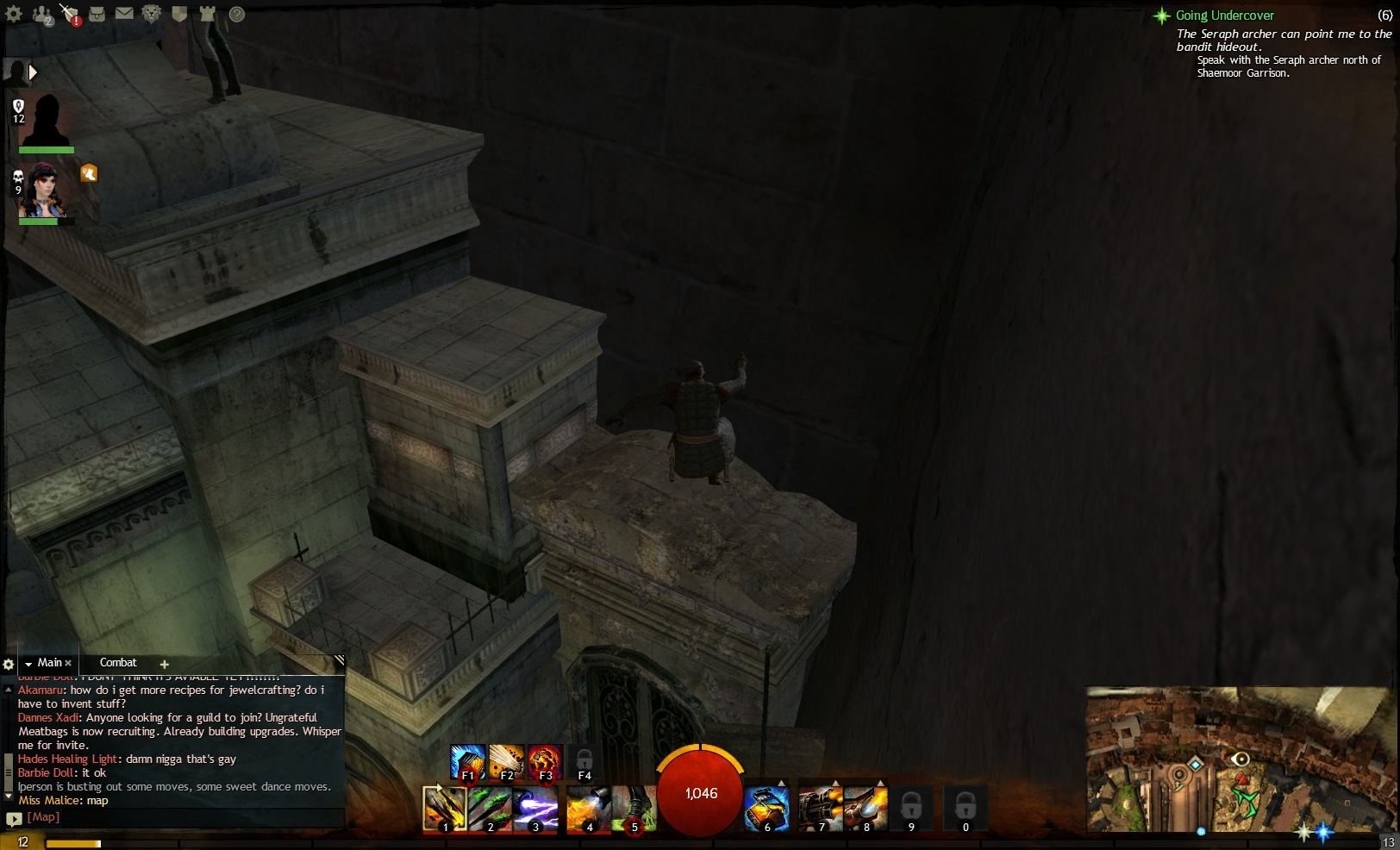Screen dimensions: 1400x850
Task: Switch to the Combat chat tab
Action: [x=118, y=662]
